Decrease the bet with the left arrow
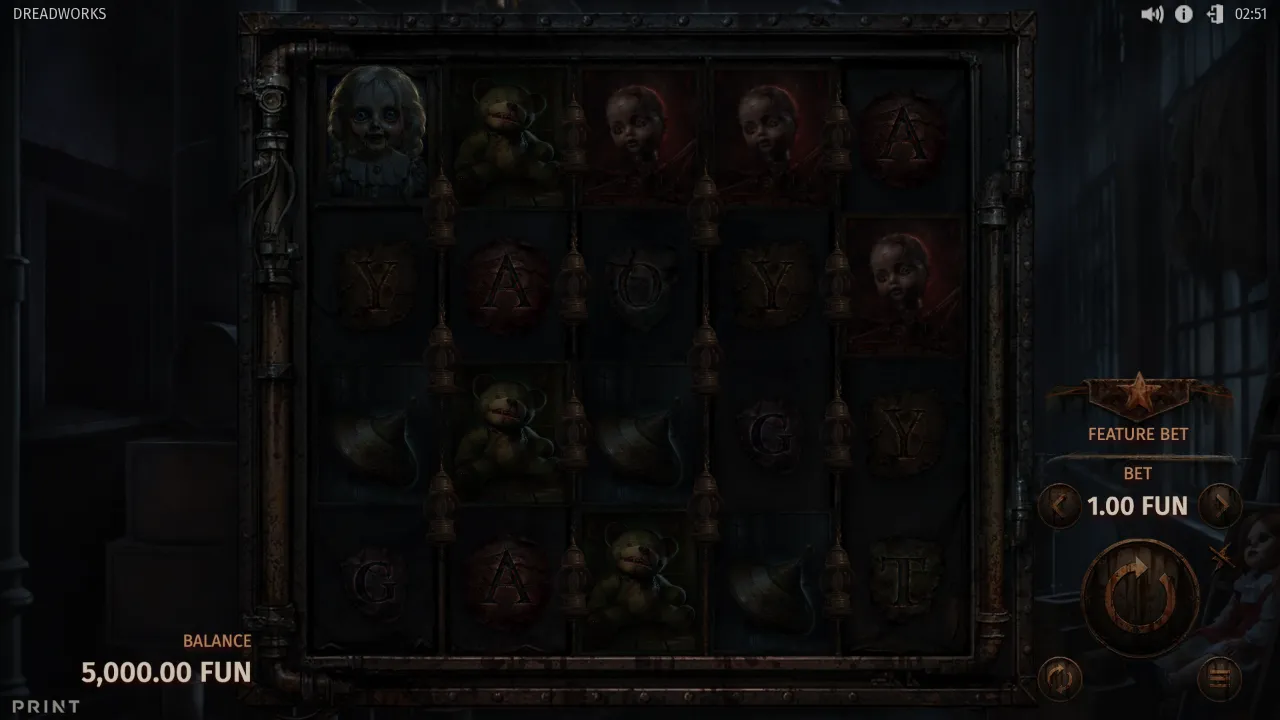The image size is (1280, 720). [1058, 506]
